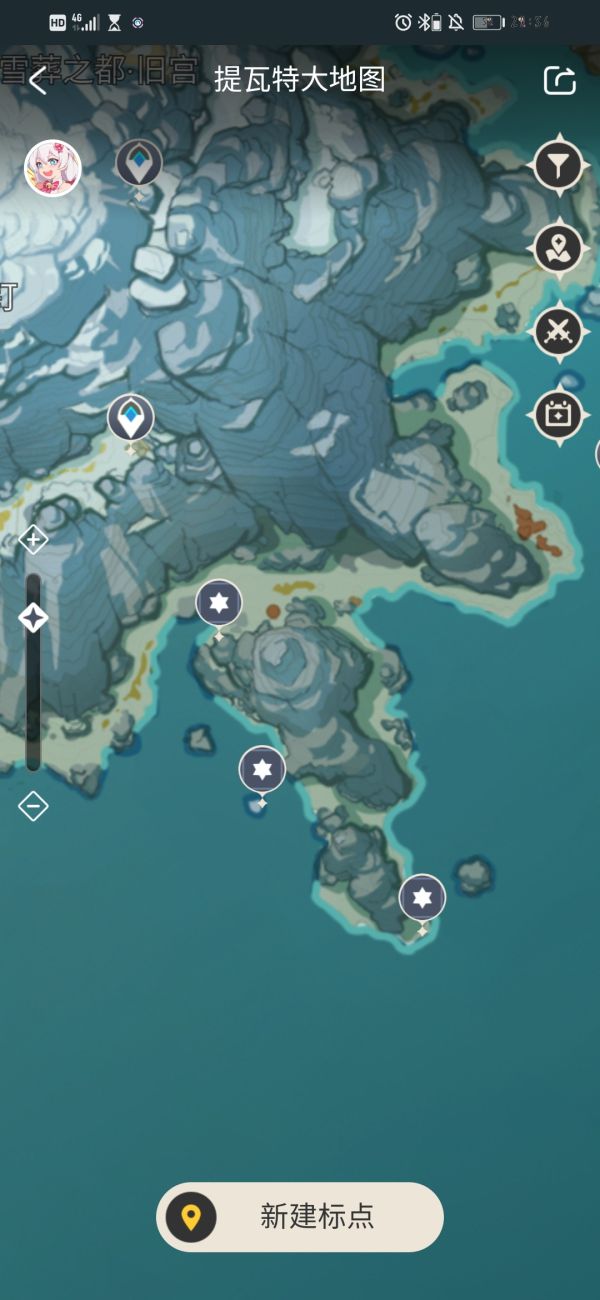This screenshot has height=1300, width=600.
Task: Click the zoom slider's diamond handle
Action: click(33, 618)
